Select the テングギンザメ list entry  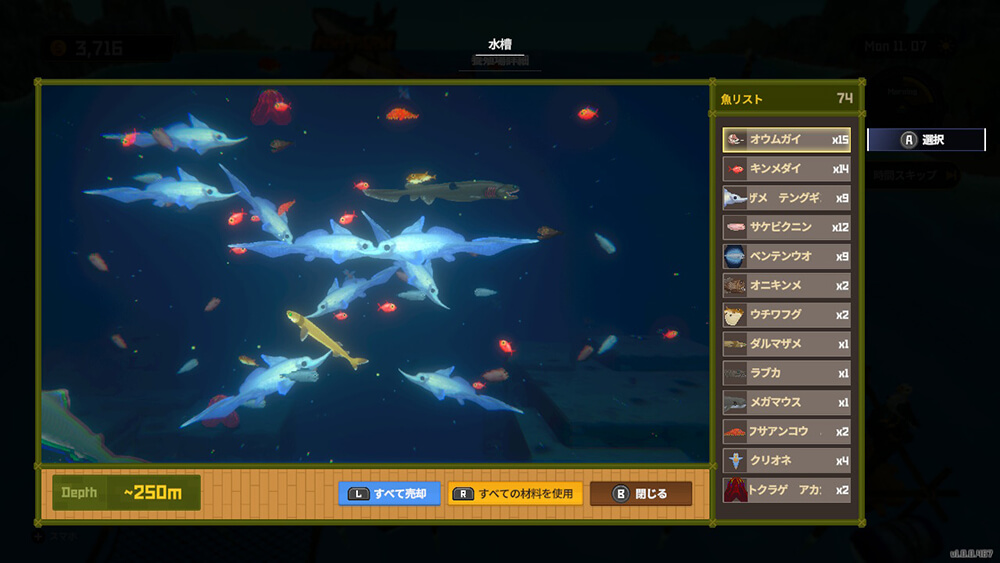(x=786, y=198)
